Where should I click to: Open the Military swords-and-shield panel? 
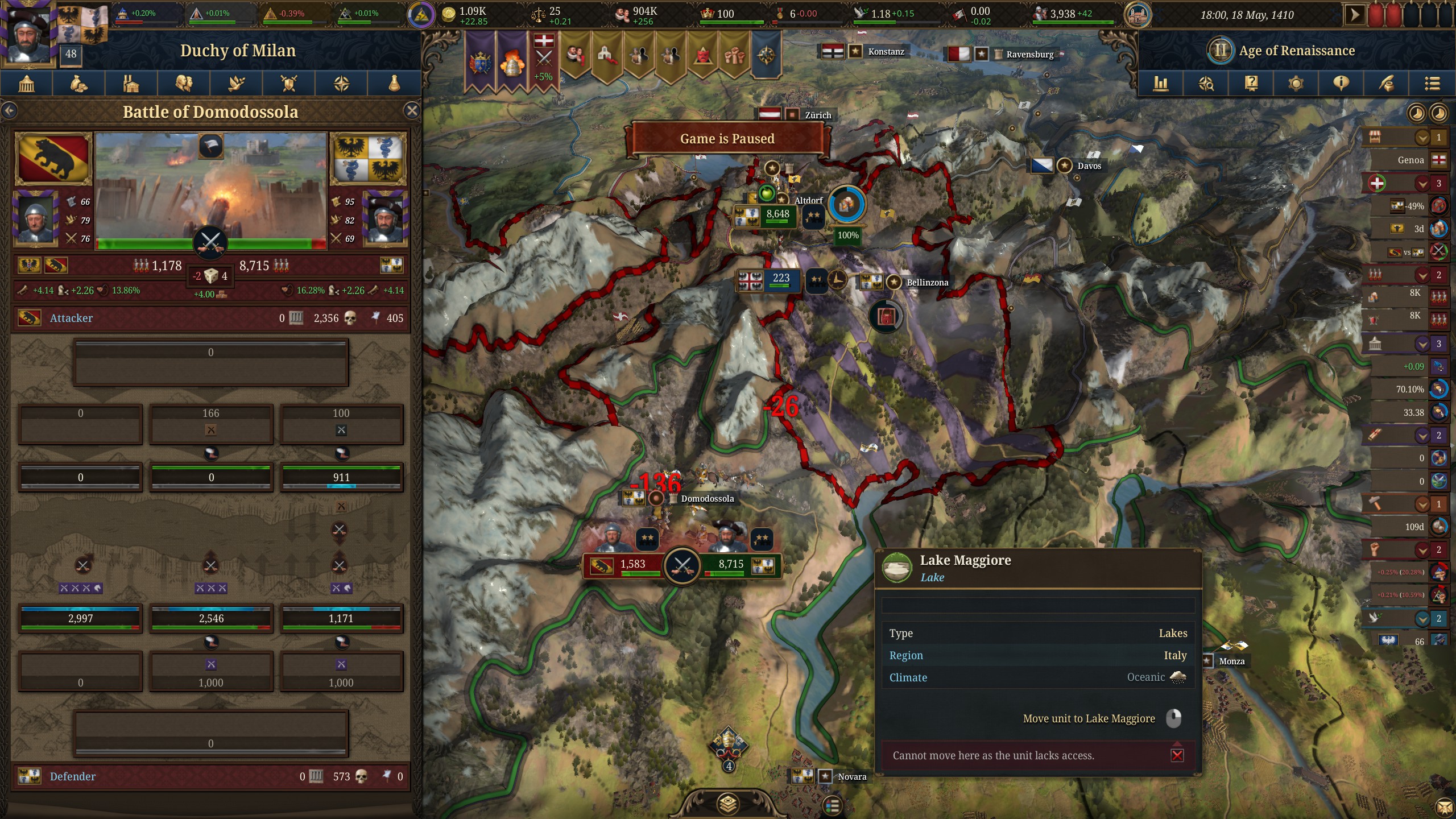tap(289, 84)
